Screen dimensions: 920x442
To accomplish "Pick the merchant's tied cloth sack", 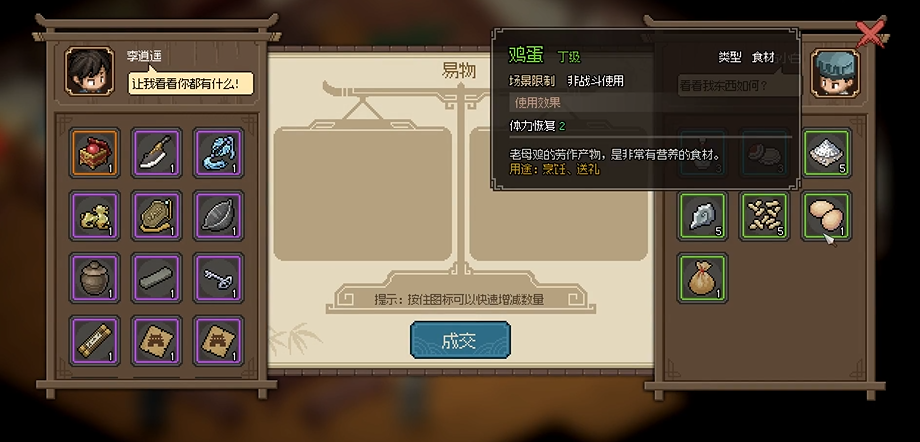I will [703, 277].
